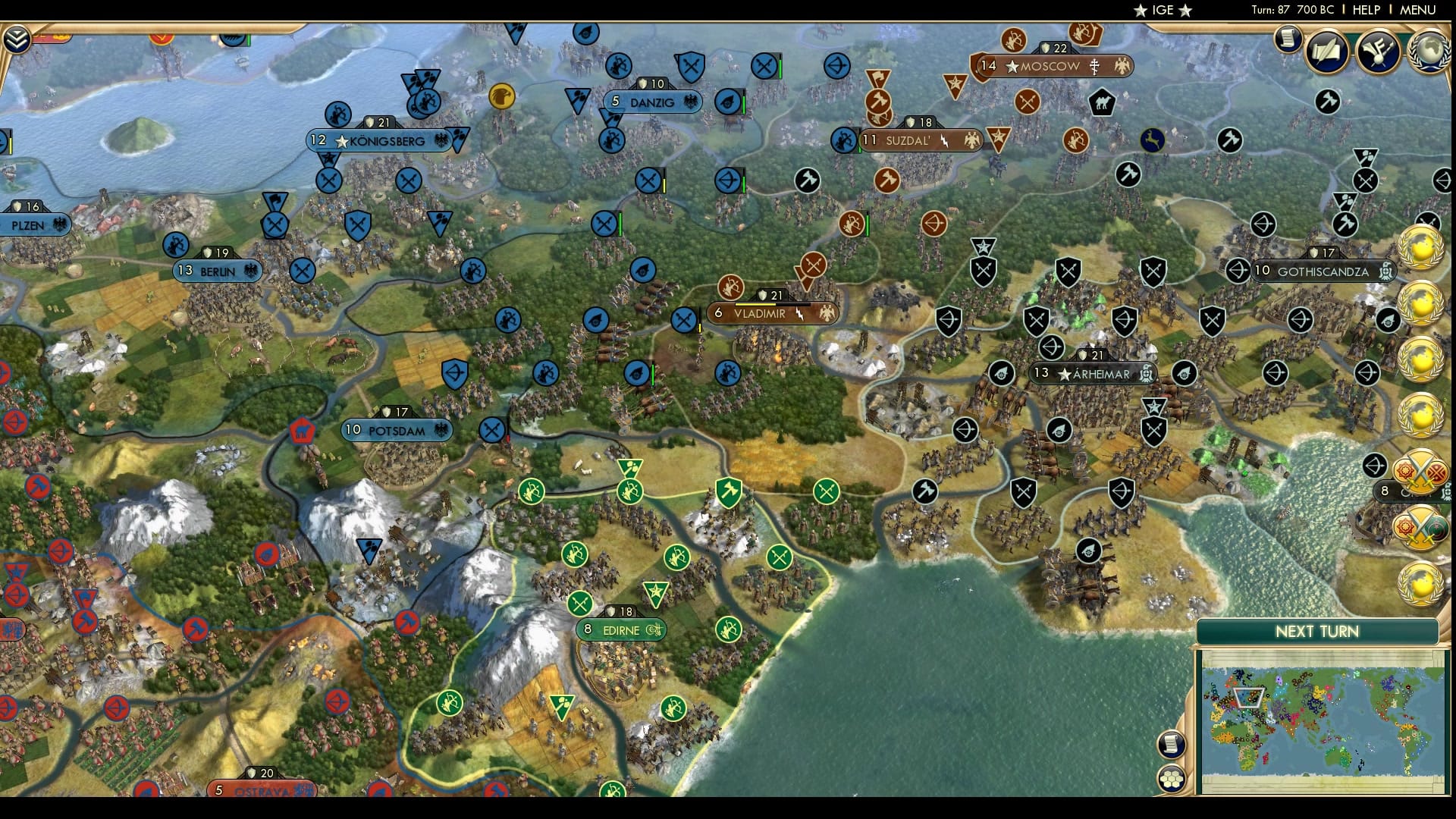Open the MENU at top-right
The height and width of the screenshot is (819, 1456).
click(1417, 10)
